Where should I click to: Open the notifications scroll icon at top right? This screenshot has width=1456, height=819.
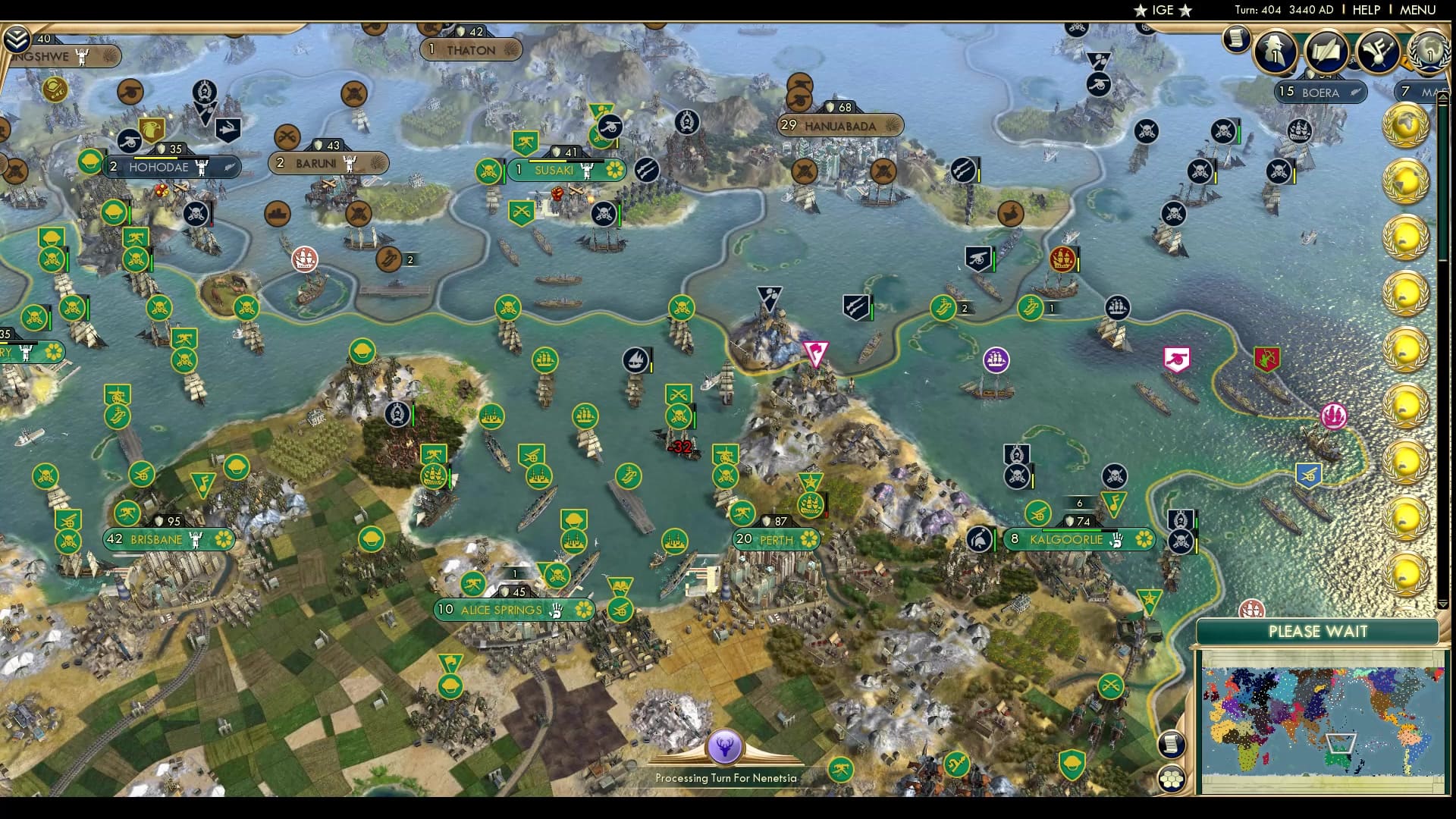[x=1236, y=39]
